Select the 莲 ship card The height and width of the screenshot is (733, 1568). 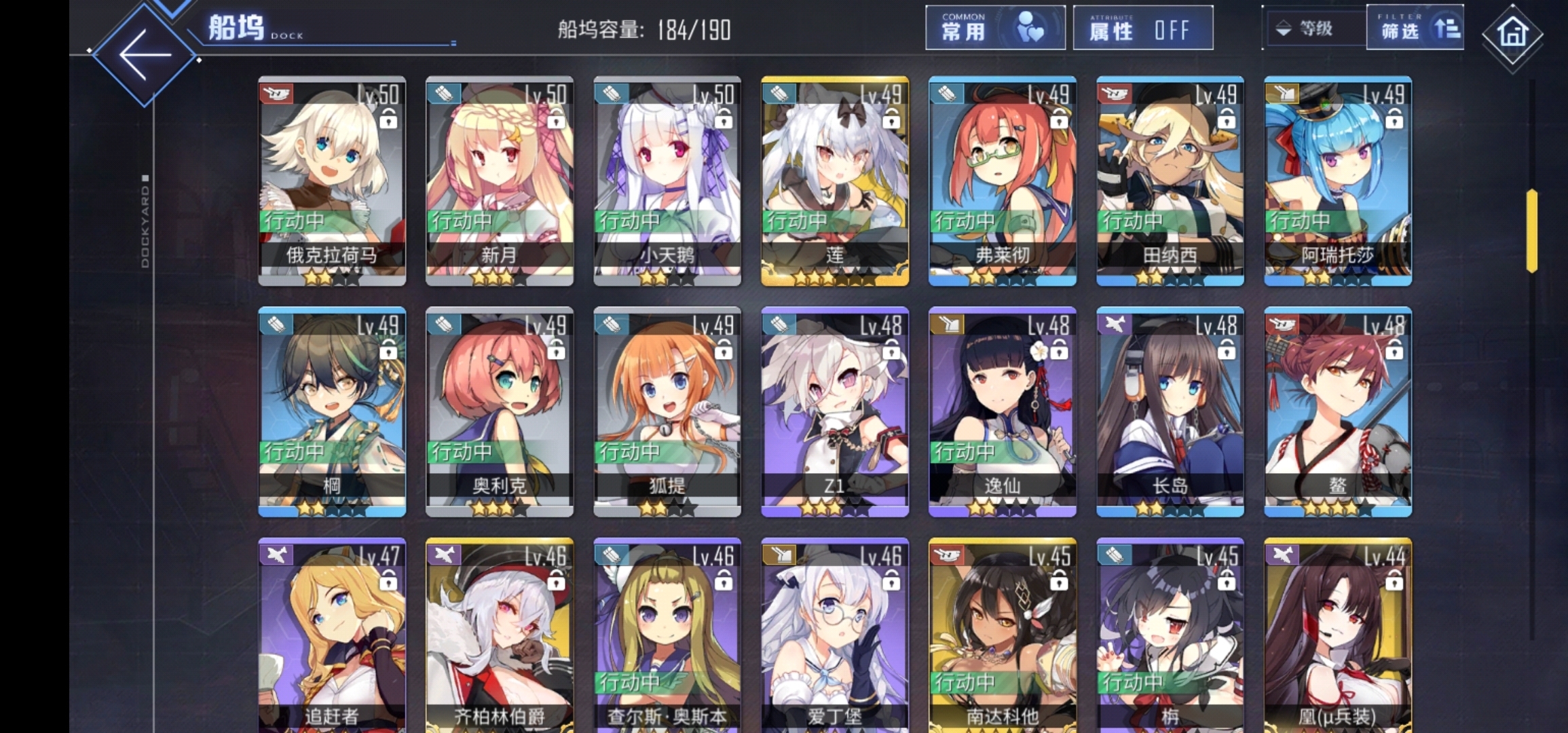click(835, 181)
